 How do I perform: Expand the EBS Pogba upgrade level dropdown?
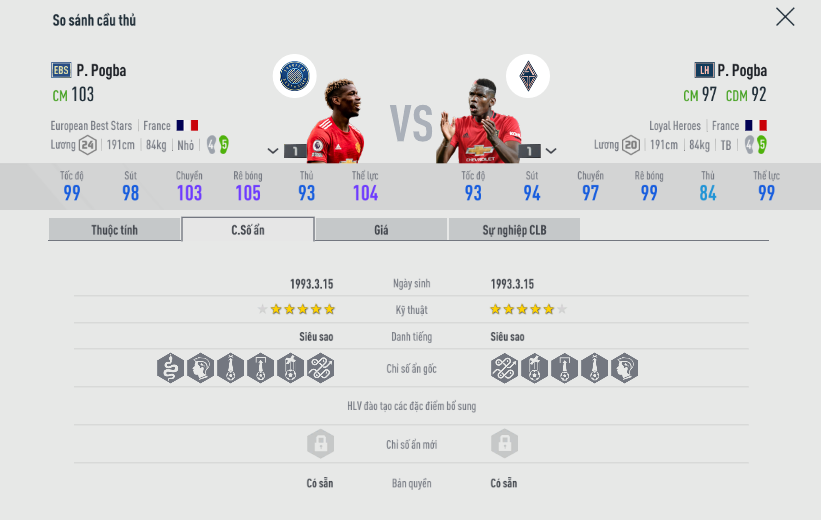[273, 151]
